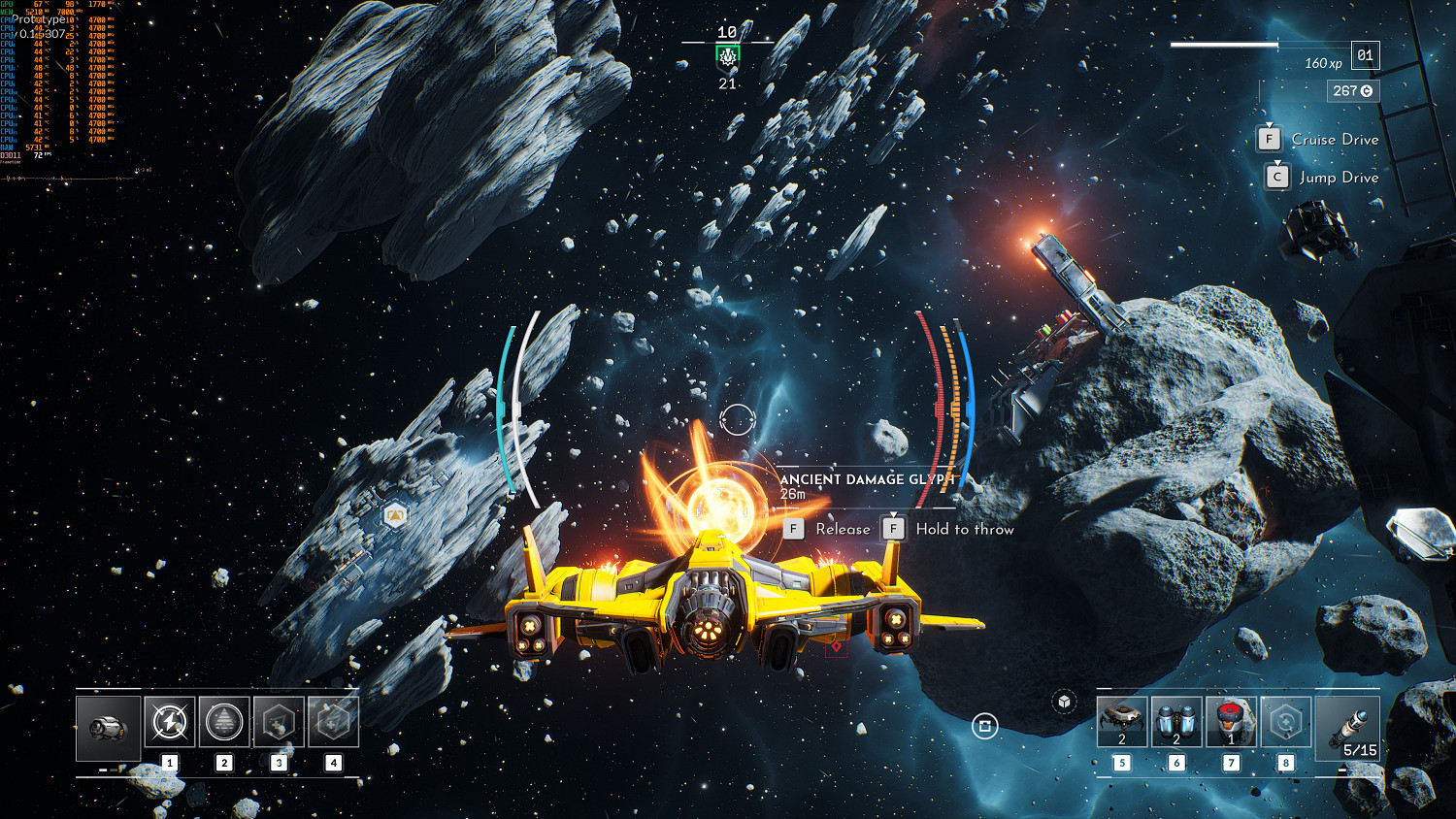Select the missile secondary weapon slot
The image size is (1456, 819).
[1347, 727]
